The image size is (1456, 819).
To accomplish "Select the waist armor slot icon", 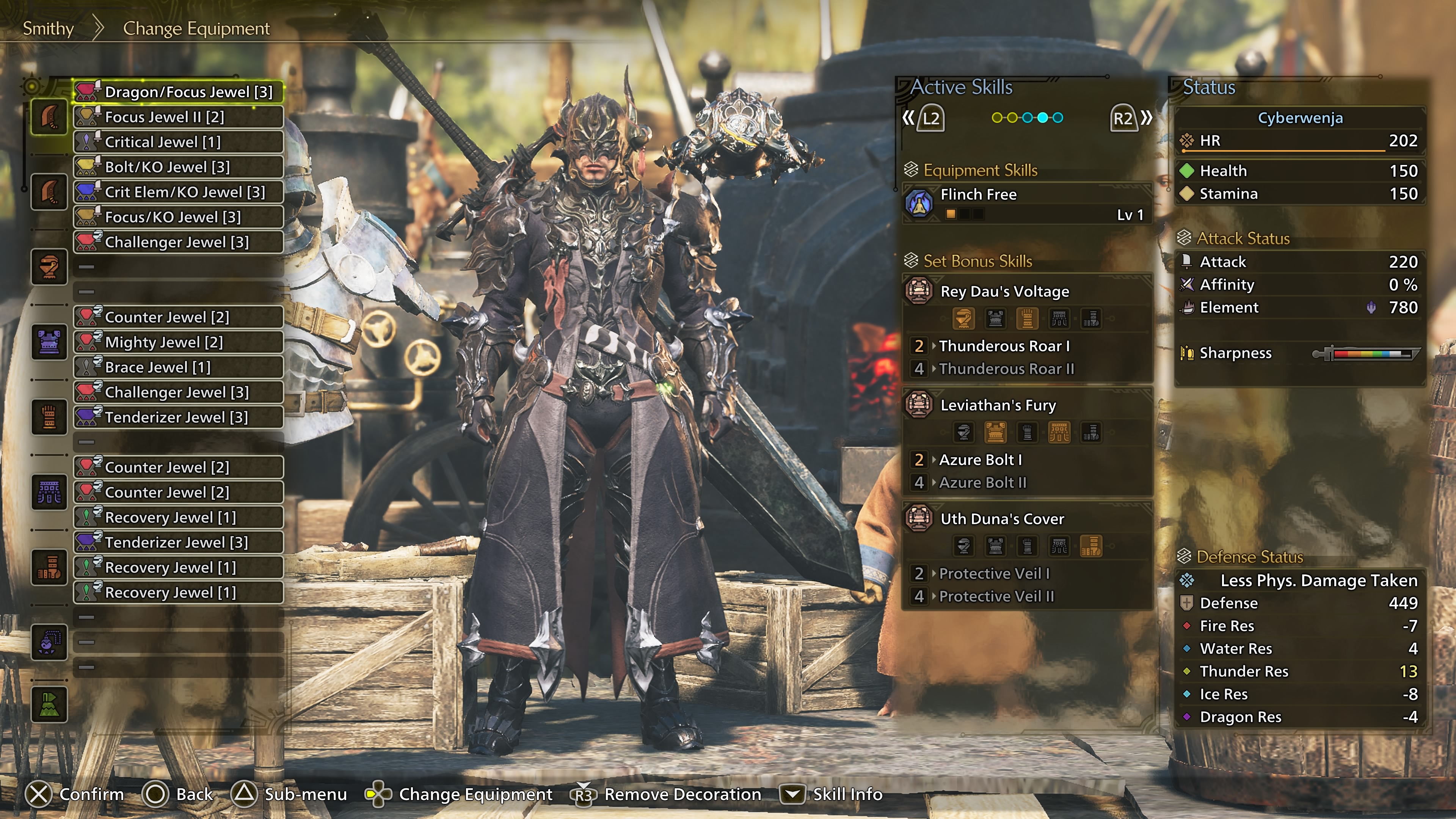I will click(49, 492).
